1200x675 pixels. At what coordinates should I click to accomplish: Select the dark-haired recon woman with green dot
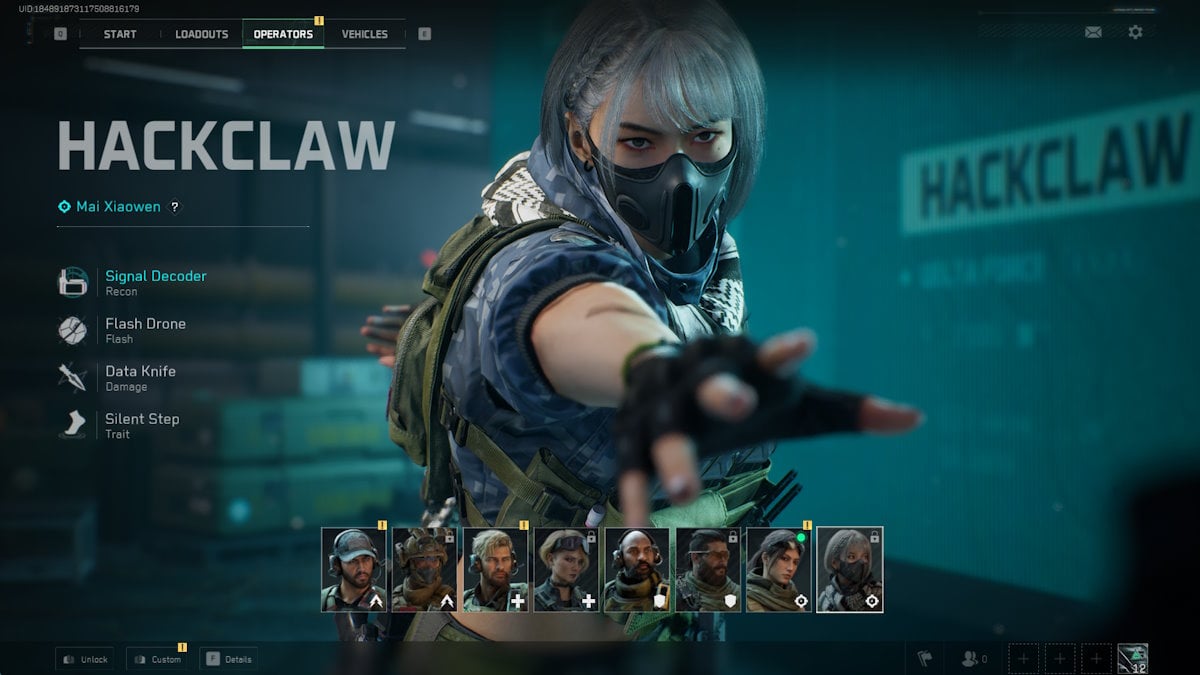point(779,570)
